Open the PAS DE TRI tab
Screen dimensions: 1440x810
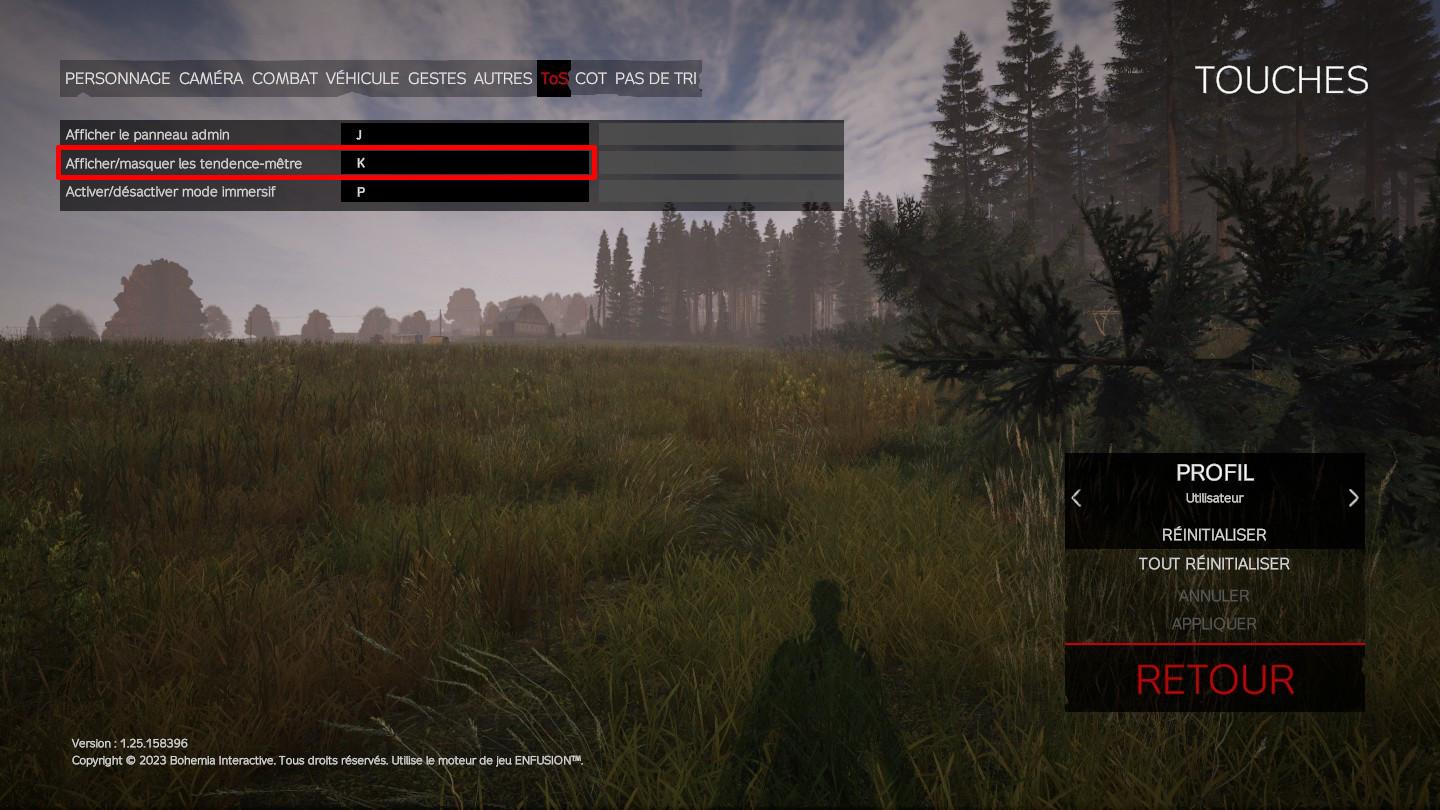pos(656,78)
